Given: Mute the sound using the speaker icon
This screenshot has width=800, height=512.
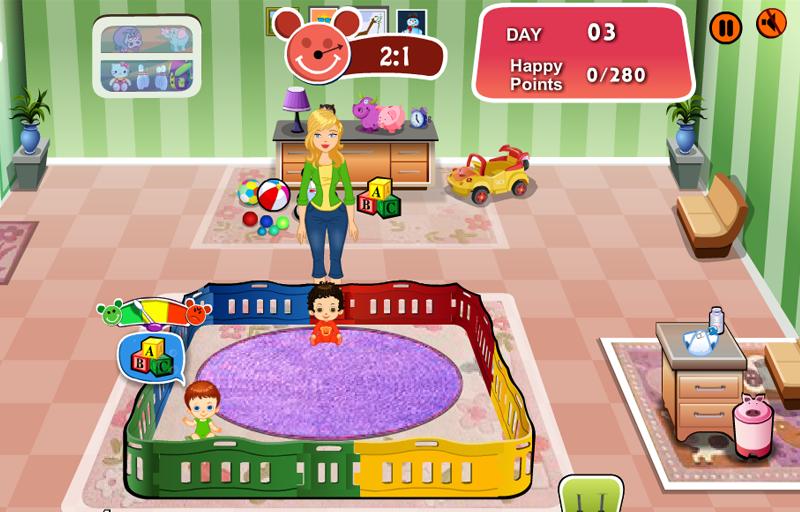Looking at the screenshot, I should (x=771, y=23).
